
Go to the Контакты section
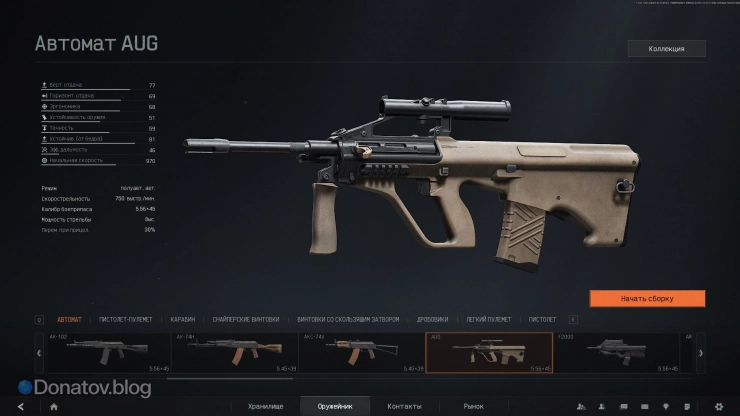[404, 406]
